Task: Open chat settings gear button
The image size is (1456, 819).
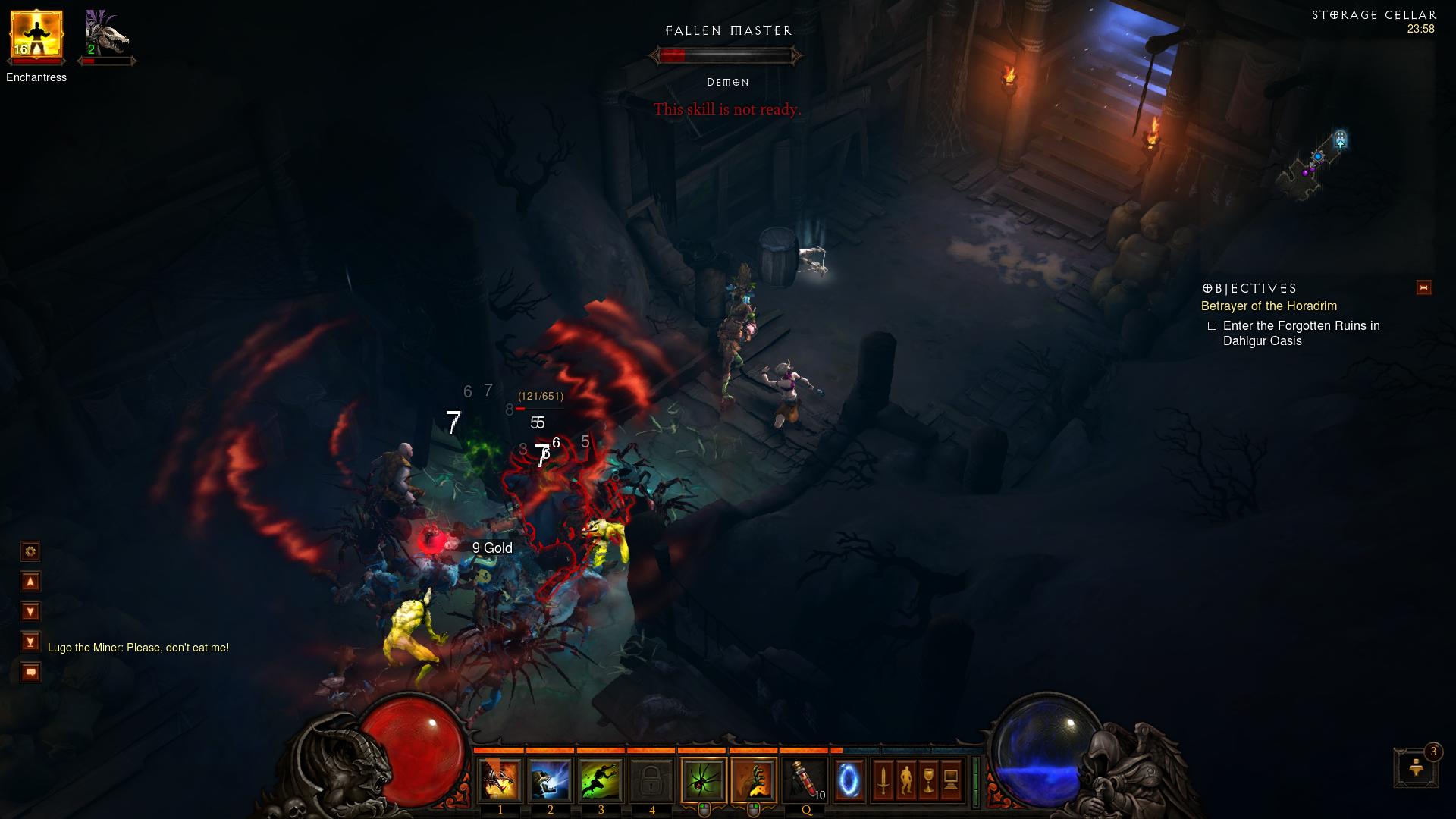Action: click(x=30, y=551)
